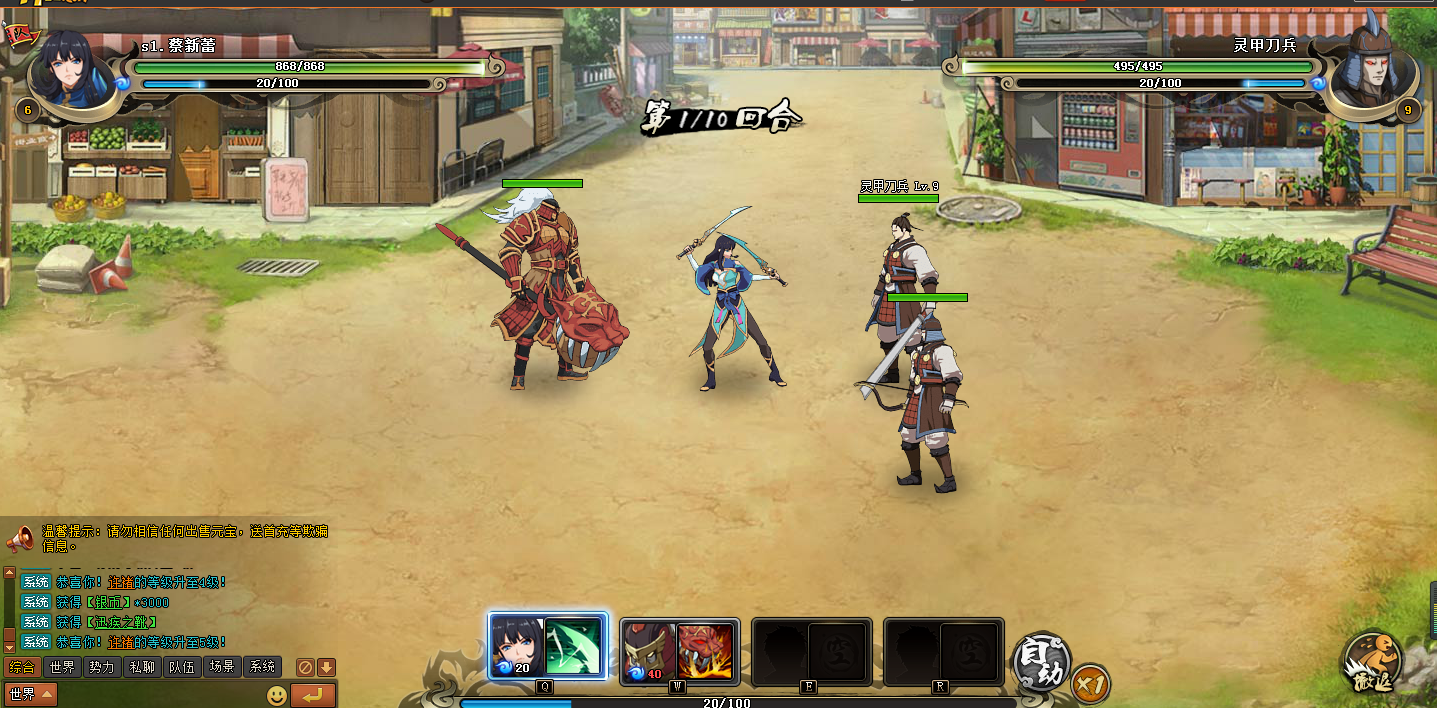Viewport: 1437px width, 708px height.
Task: Focus the chat text input box
Action: [160, 695]
